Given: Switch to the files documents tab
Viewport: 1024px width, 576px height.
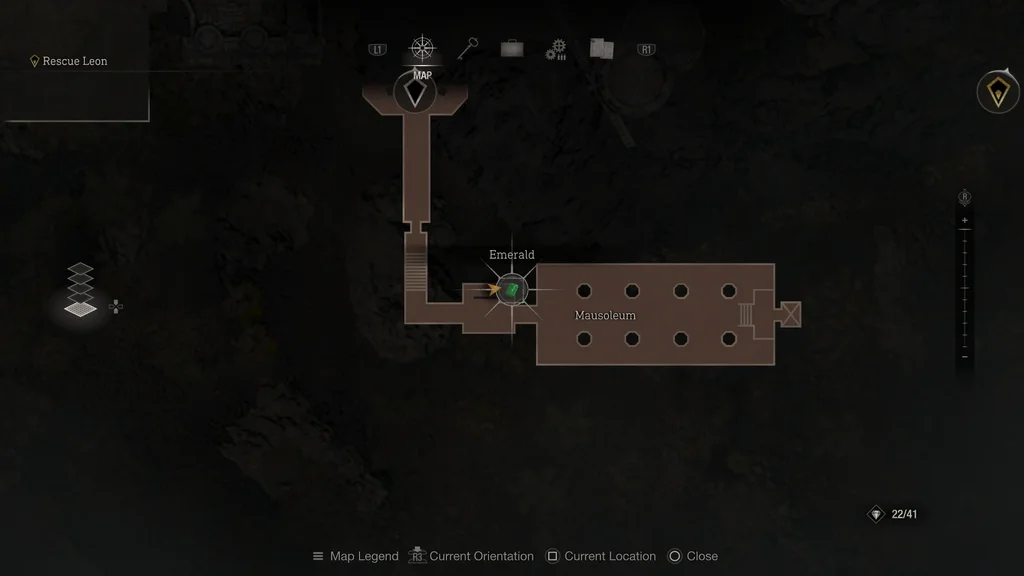Looking at the screenshot, I should click(601, 48).
